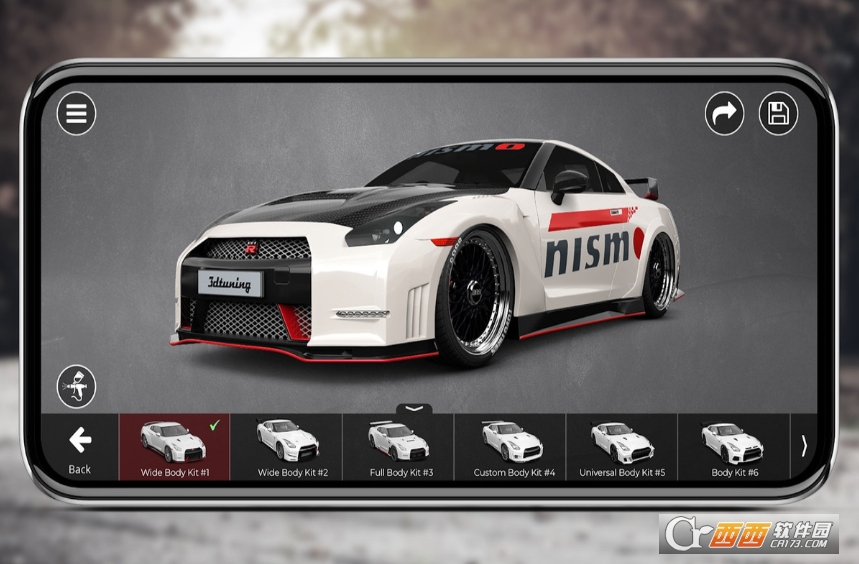Select Wide Body Kit #1
Screen dimensions: 859x564
coord(175,447)
